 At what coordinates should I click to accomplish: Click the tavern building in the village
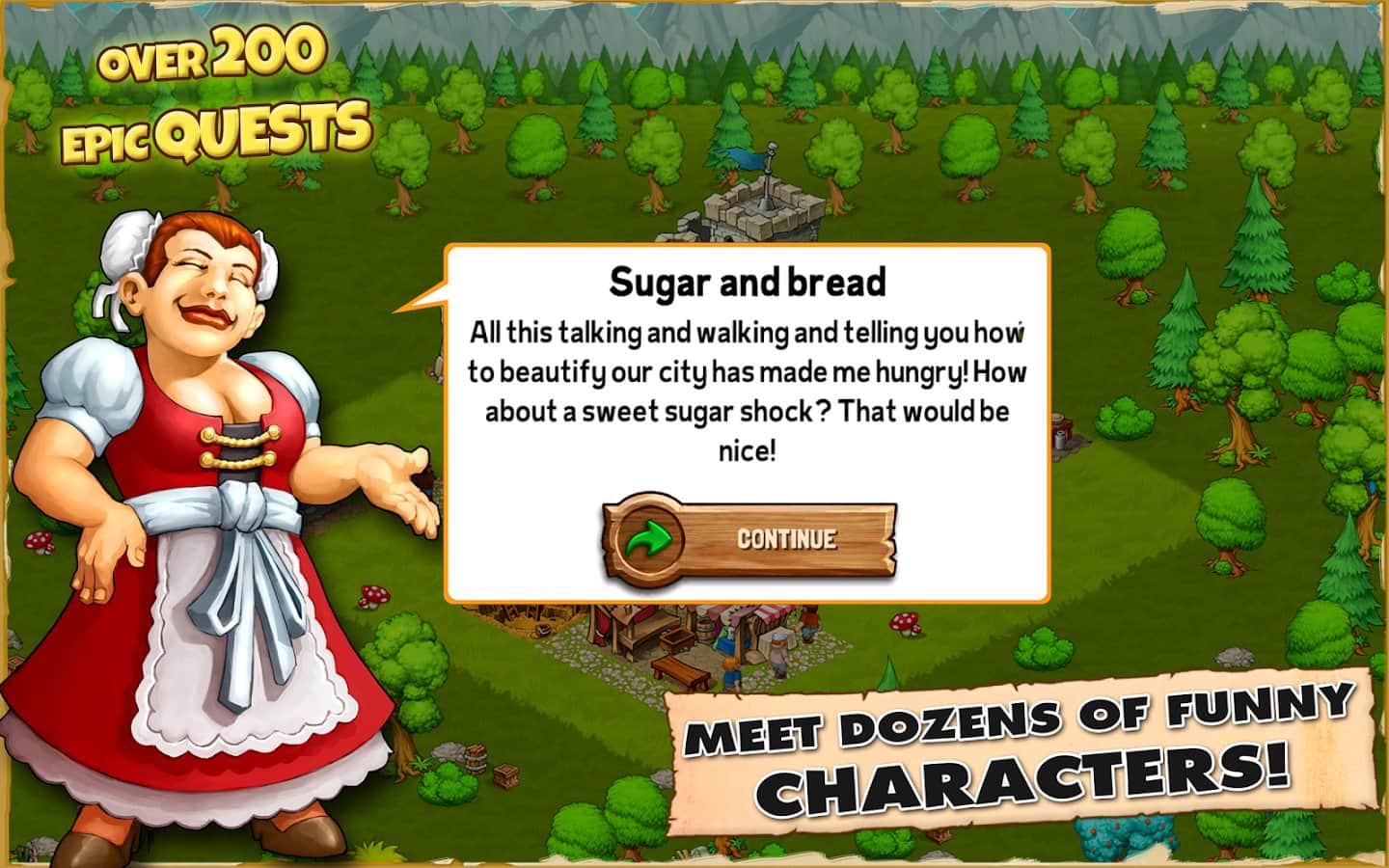click(625, 627)
